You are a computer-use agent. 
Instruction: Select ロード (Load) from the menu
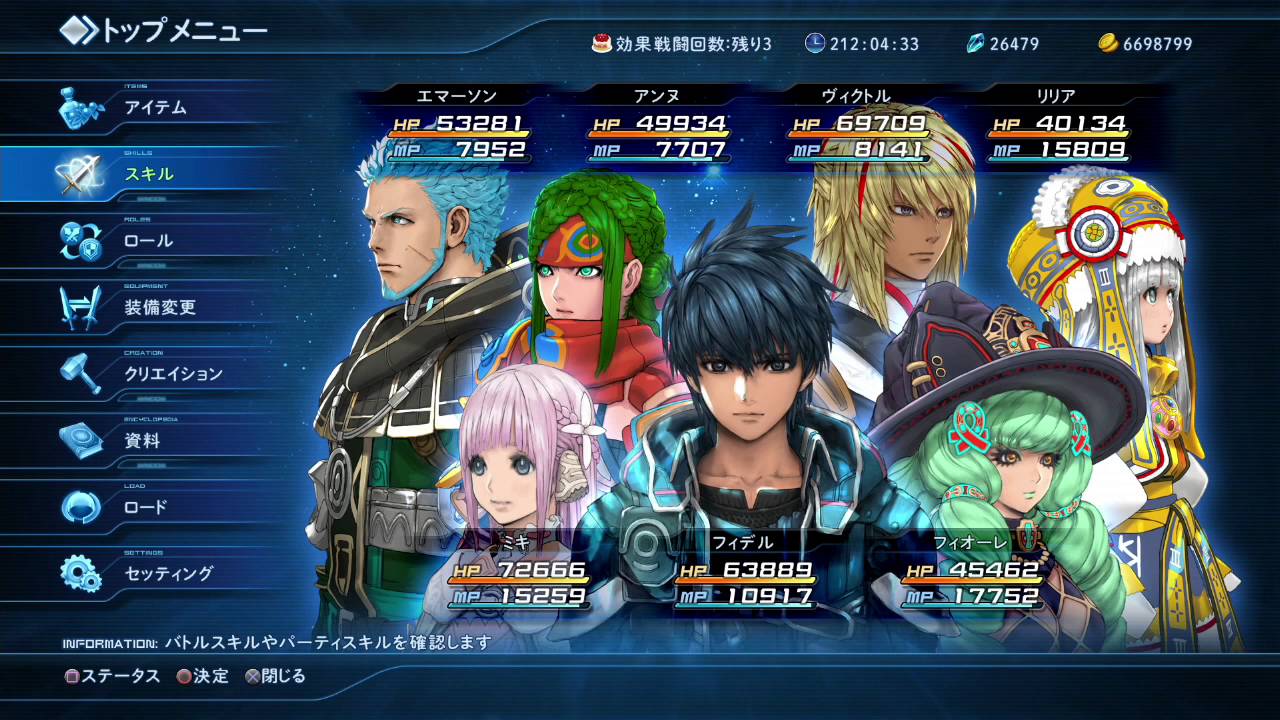click(x=146, y=507)
